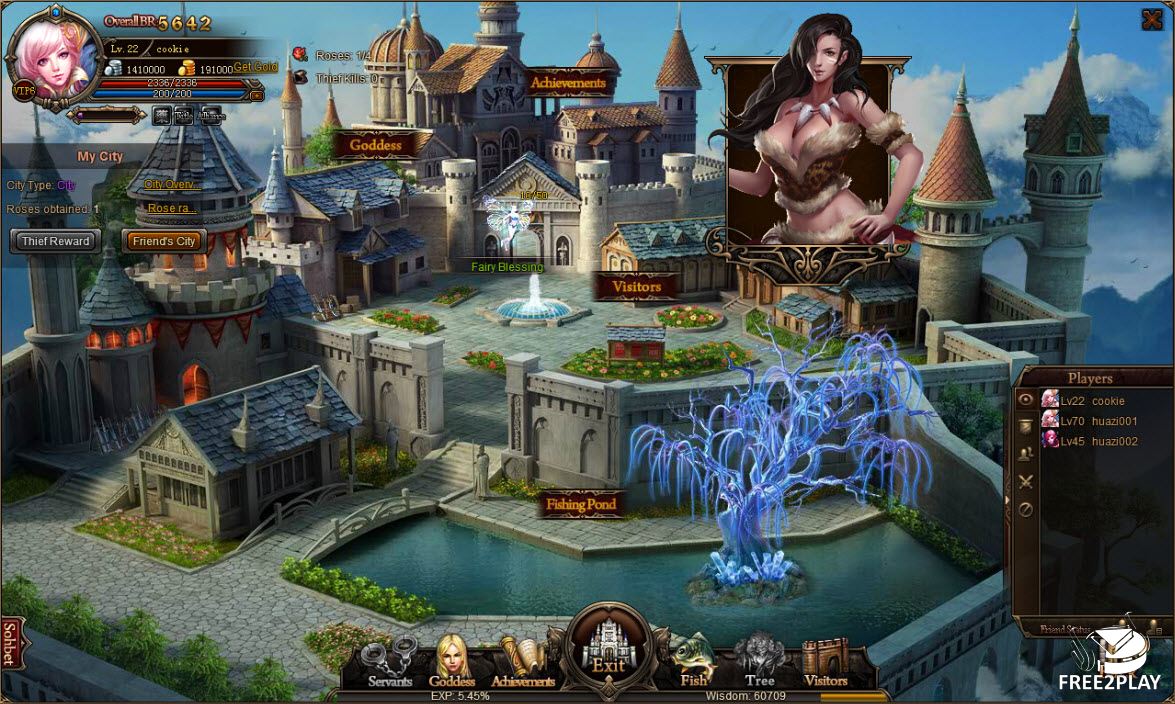
Task: Select player huazi001 in the Players list
Action: coord(1099,421)
